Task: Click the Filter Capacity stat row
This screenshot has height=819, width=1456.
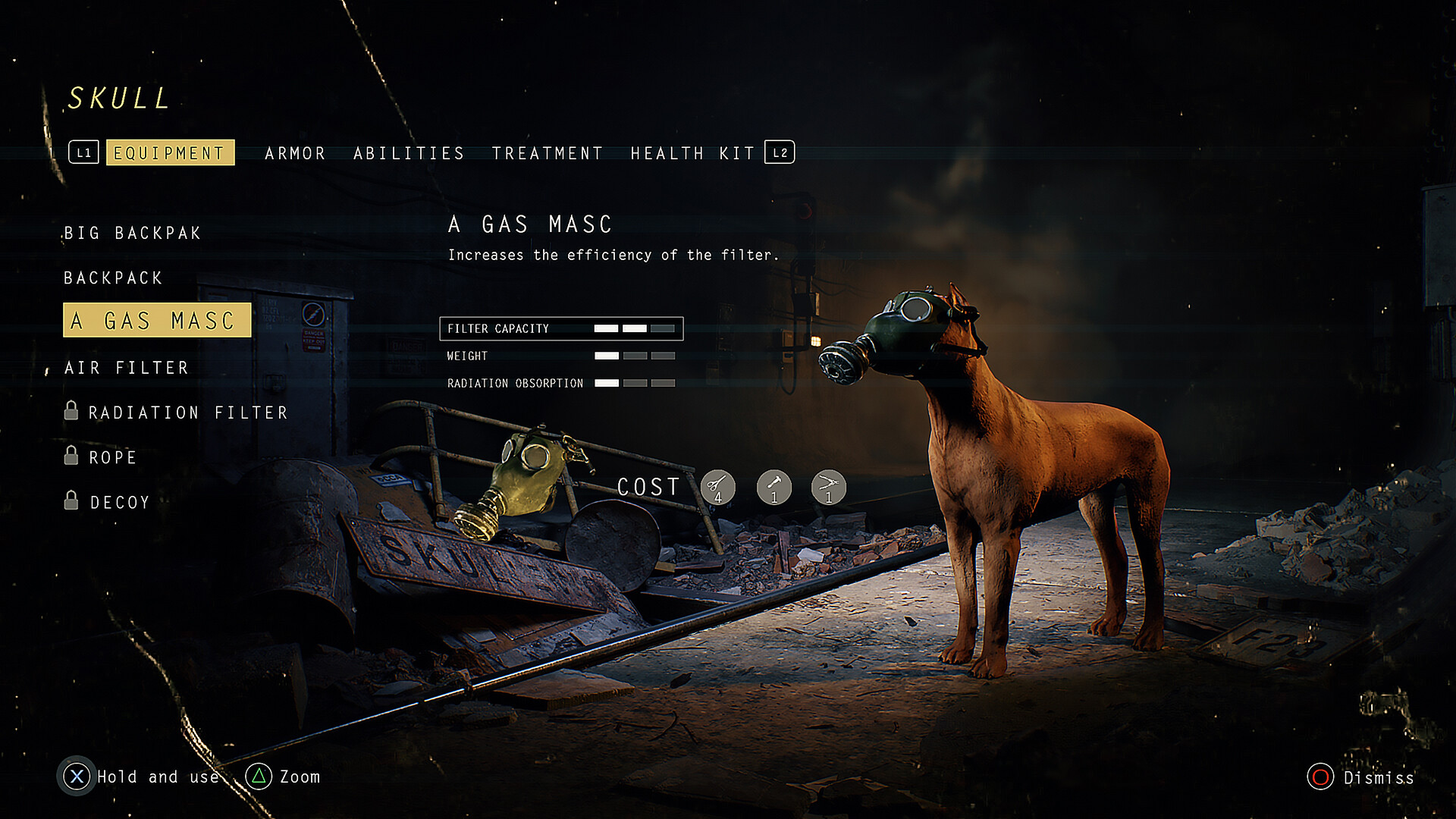Action: [561, 329]
